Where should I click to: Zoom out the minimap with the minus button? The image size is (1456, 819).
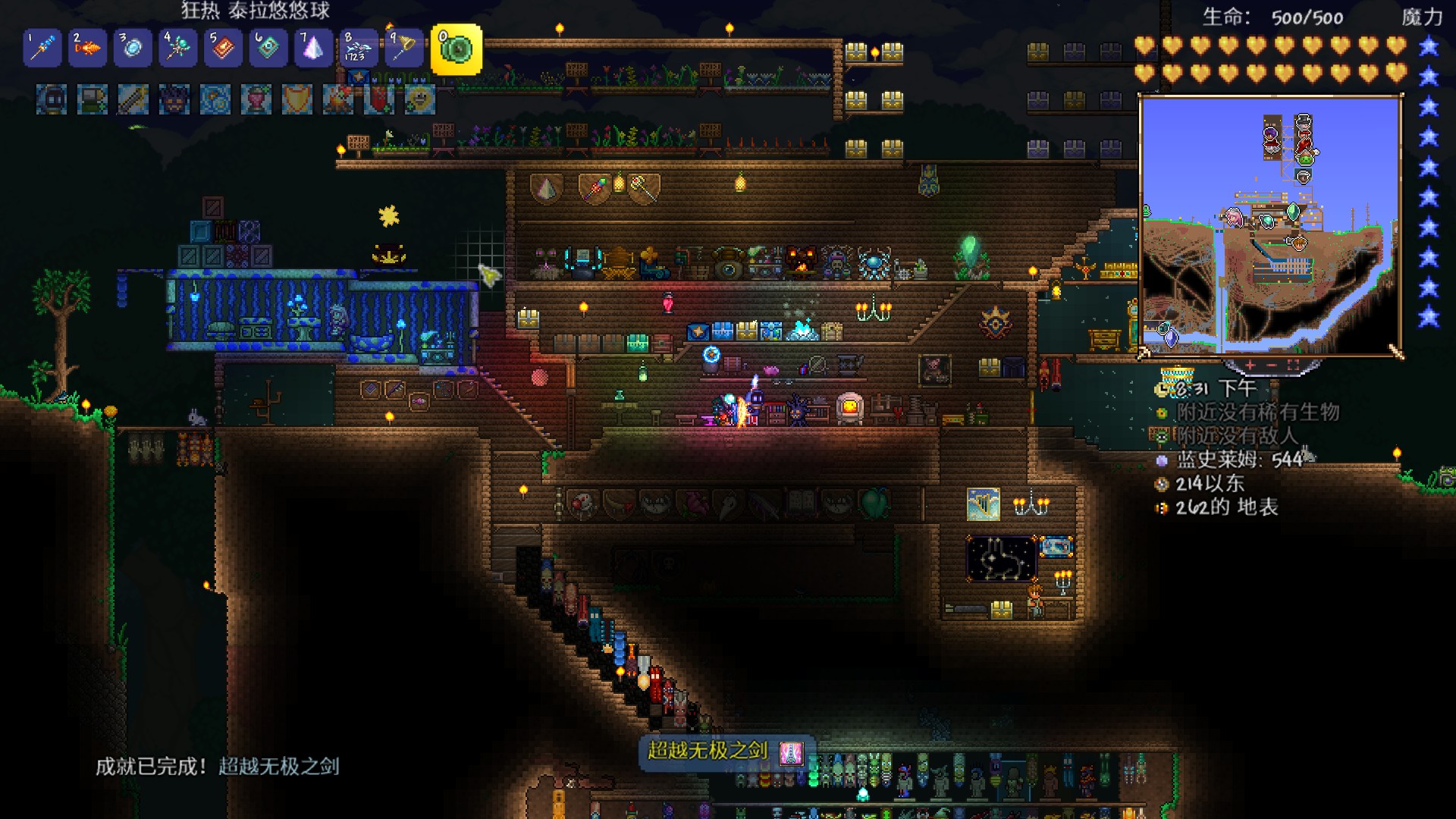(x=1272, y=366)
